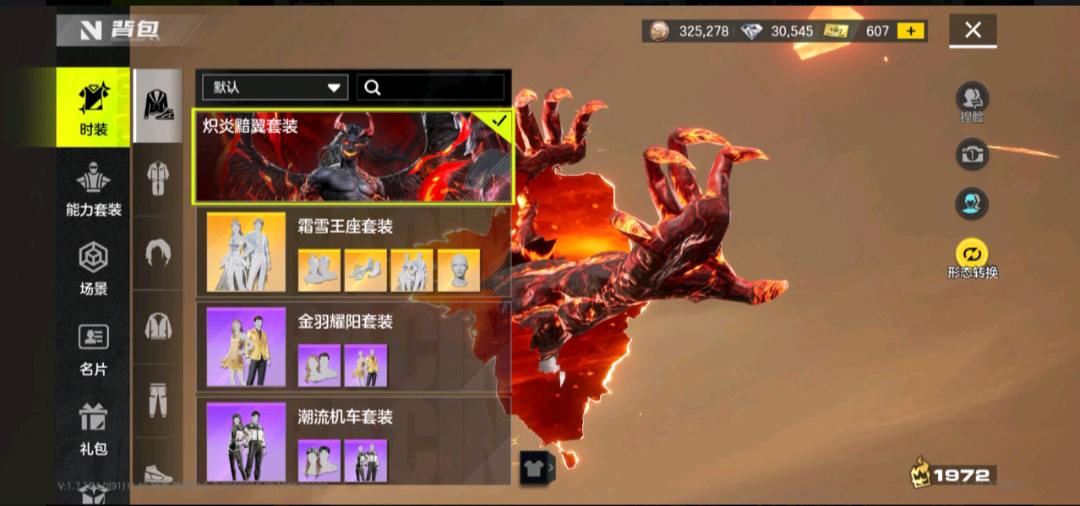1080x506 pixels.
Task: Open the 名片 tab
Action: (93, 349)
